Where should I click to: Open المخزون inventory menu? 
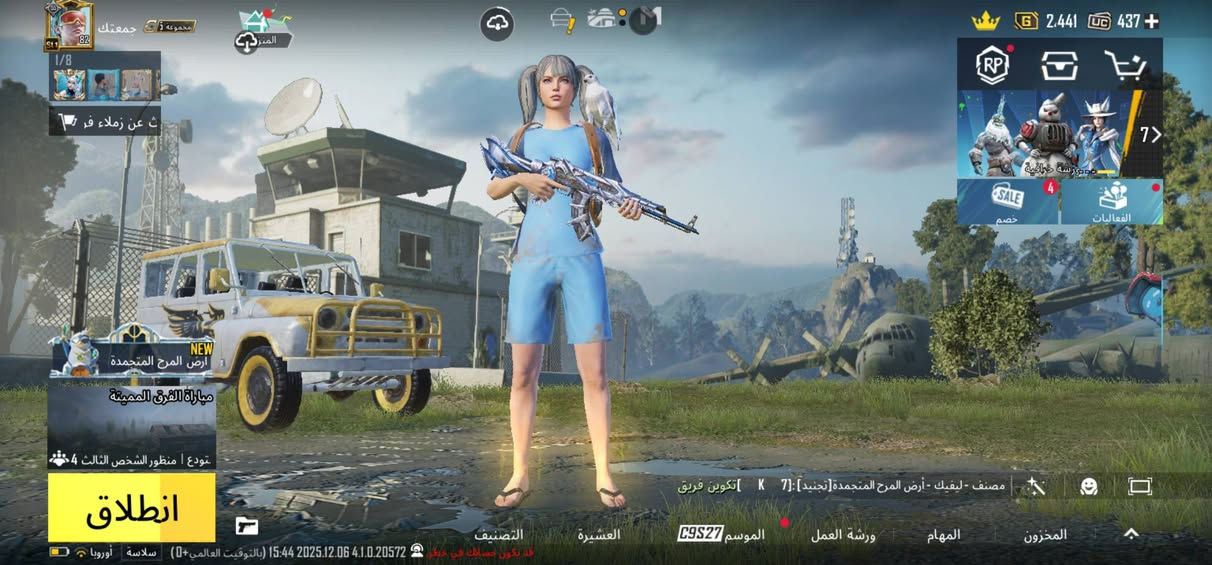[x=1045, y=535]
